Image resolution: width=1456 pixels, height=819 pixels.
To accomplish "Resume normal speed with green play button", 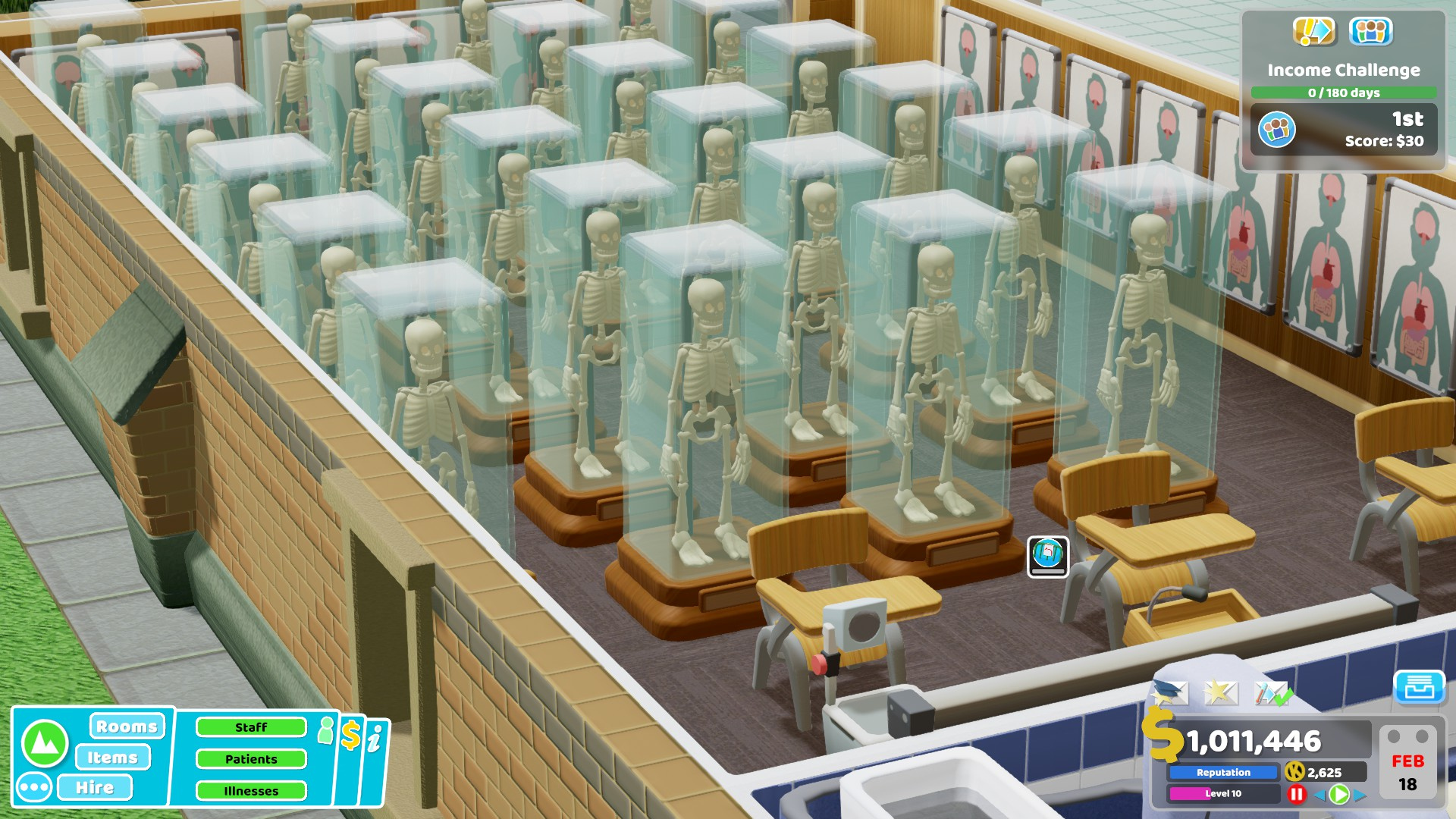I will point(1339,794).
